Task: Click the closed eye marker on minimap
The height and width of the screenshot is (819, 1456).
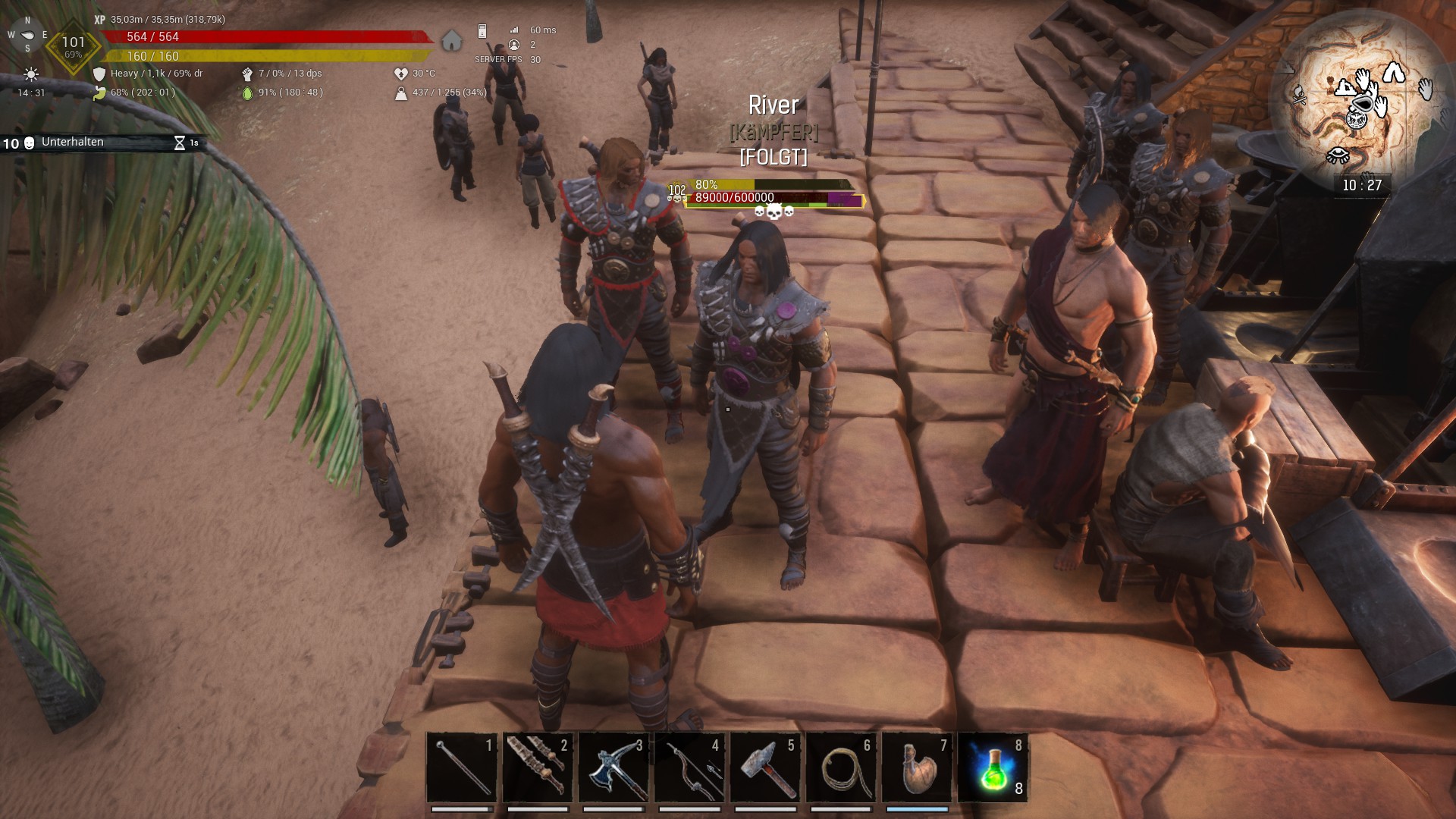Action: pos(1337,156)
